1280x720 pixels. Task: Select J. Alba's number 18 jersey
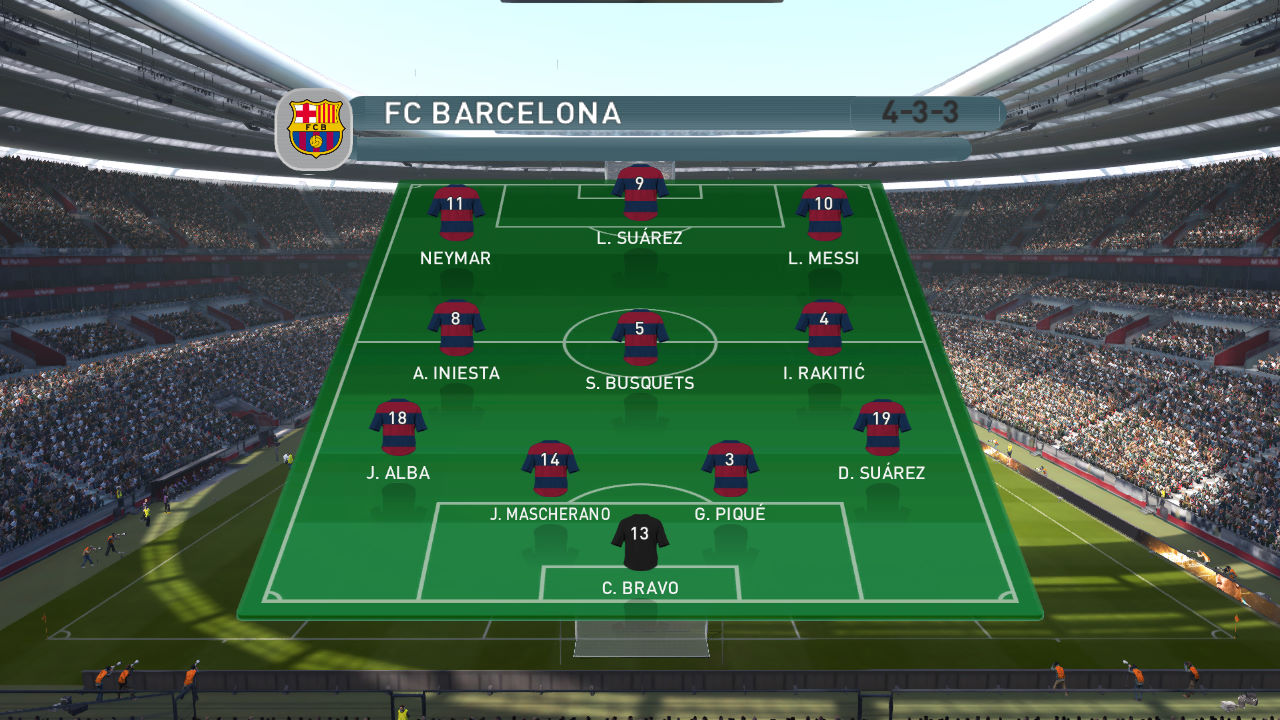[396, 428]
